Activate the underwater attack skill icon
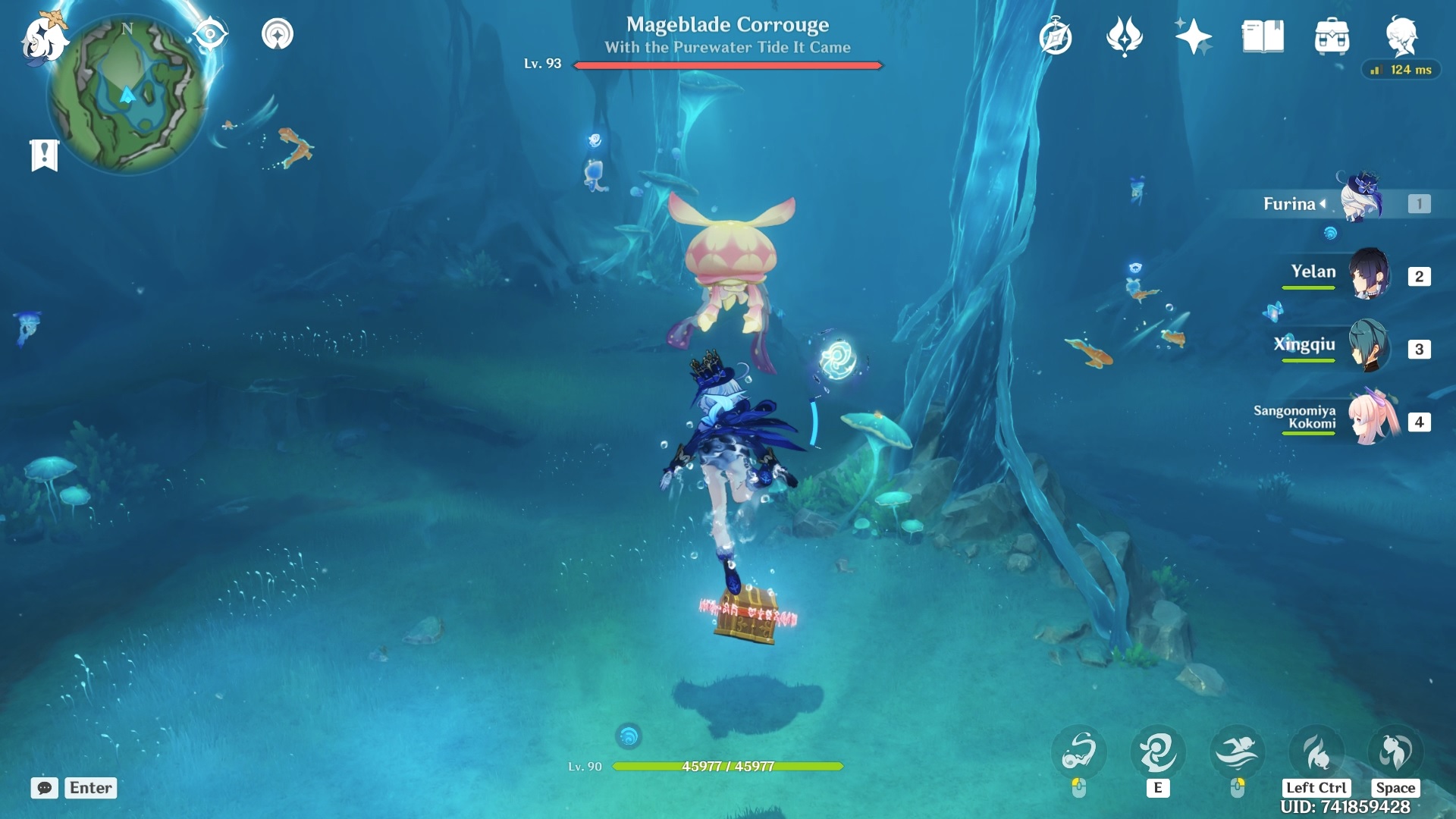Screen dimensions: 1456x819 (1080, 752)
